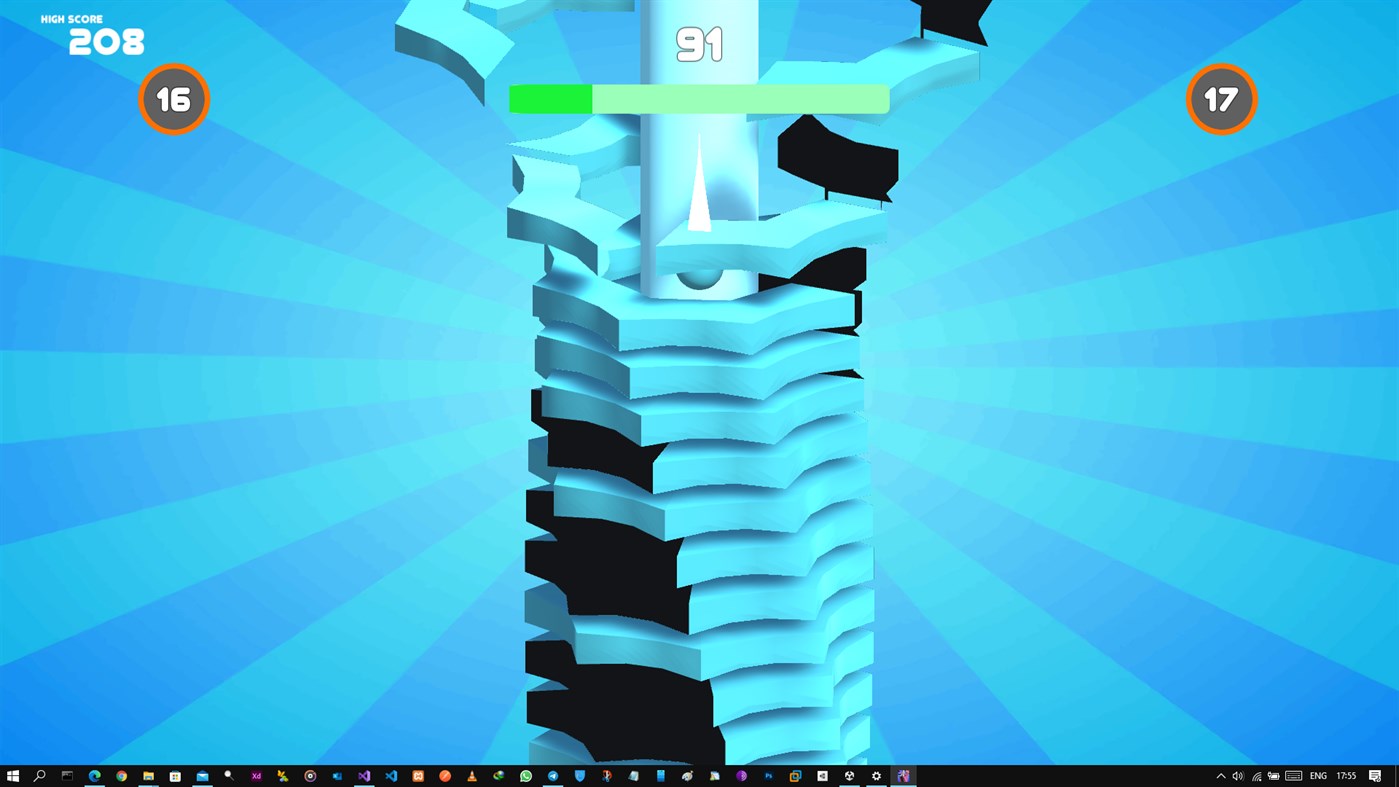Screen dimensions: 1399x787
Task: Expand the hidden system tray icons
Action: tap(1220, 775)
